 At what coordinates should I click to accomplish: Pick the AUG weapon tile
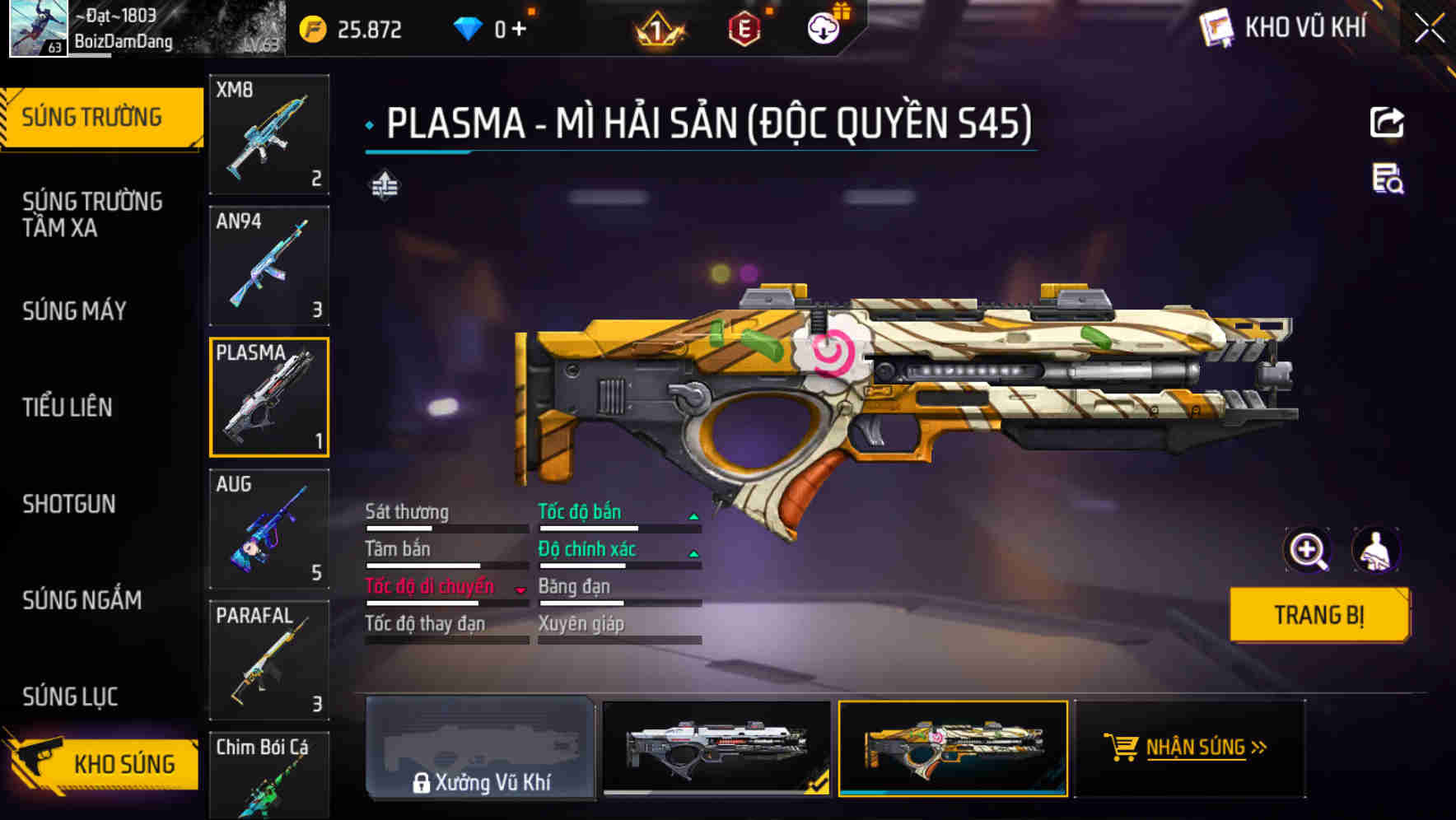pos(269,529)
